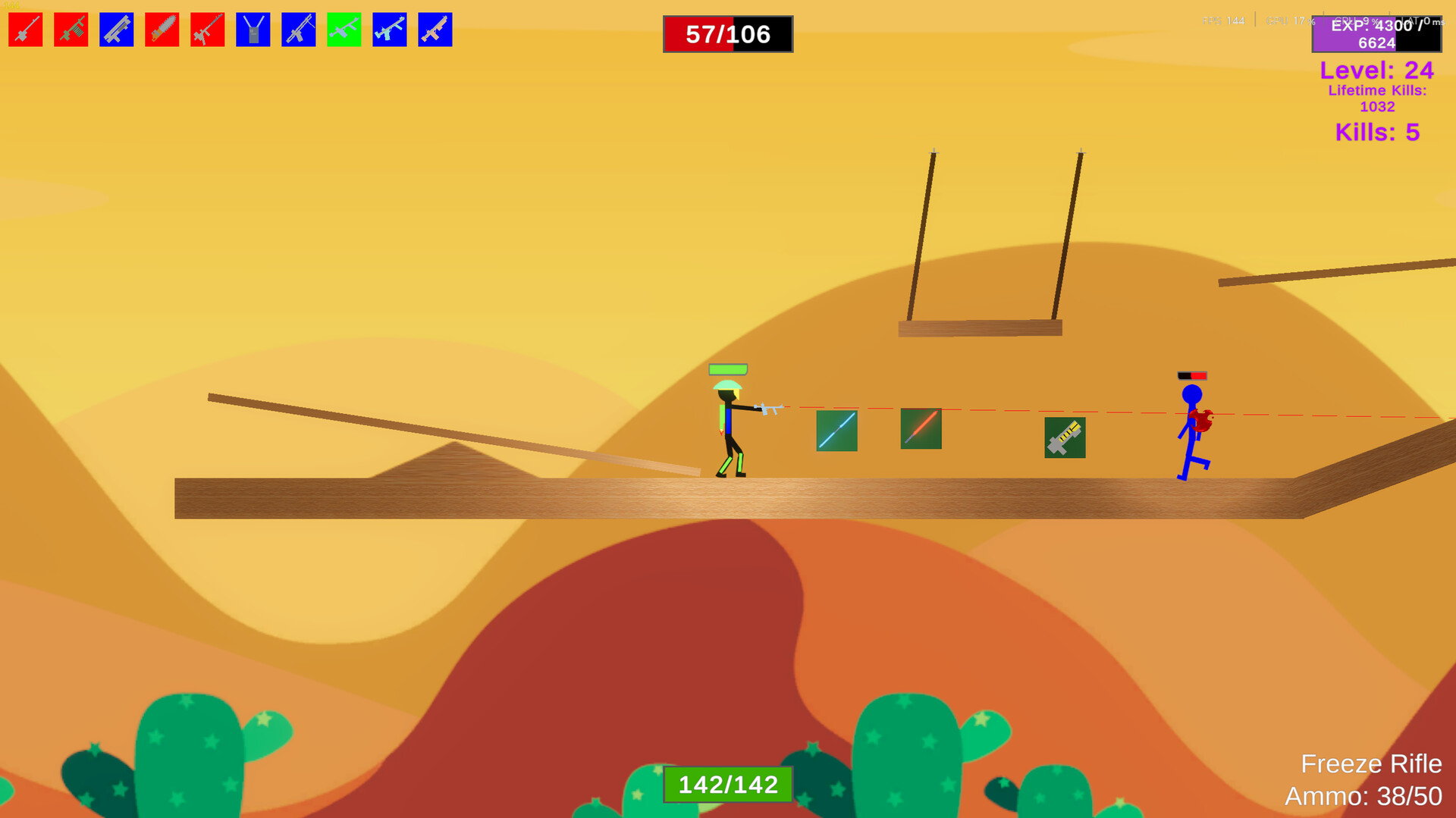
Task: Pick the green SMG weapon slot
Action: tap(344, 29)
